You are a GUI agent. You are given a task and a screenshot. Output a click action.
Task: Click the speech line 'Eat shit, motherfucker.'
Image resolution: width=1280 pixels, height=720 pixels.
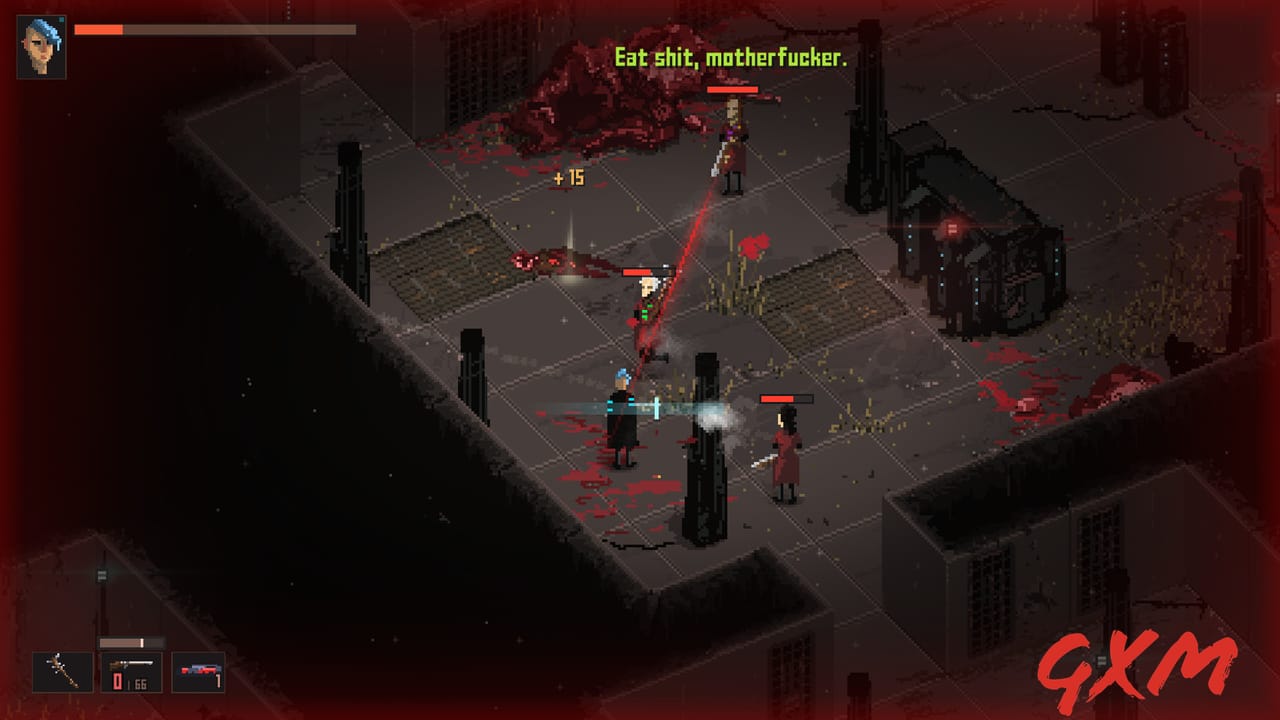(730, 57)
